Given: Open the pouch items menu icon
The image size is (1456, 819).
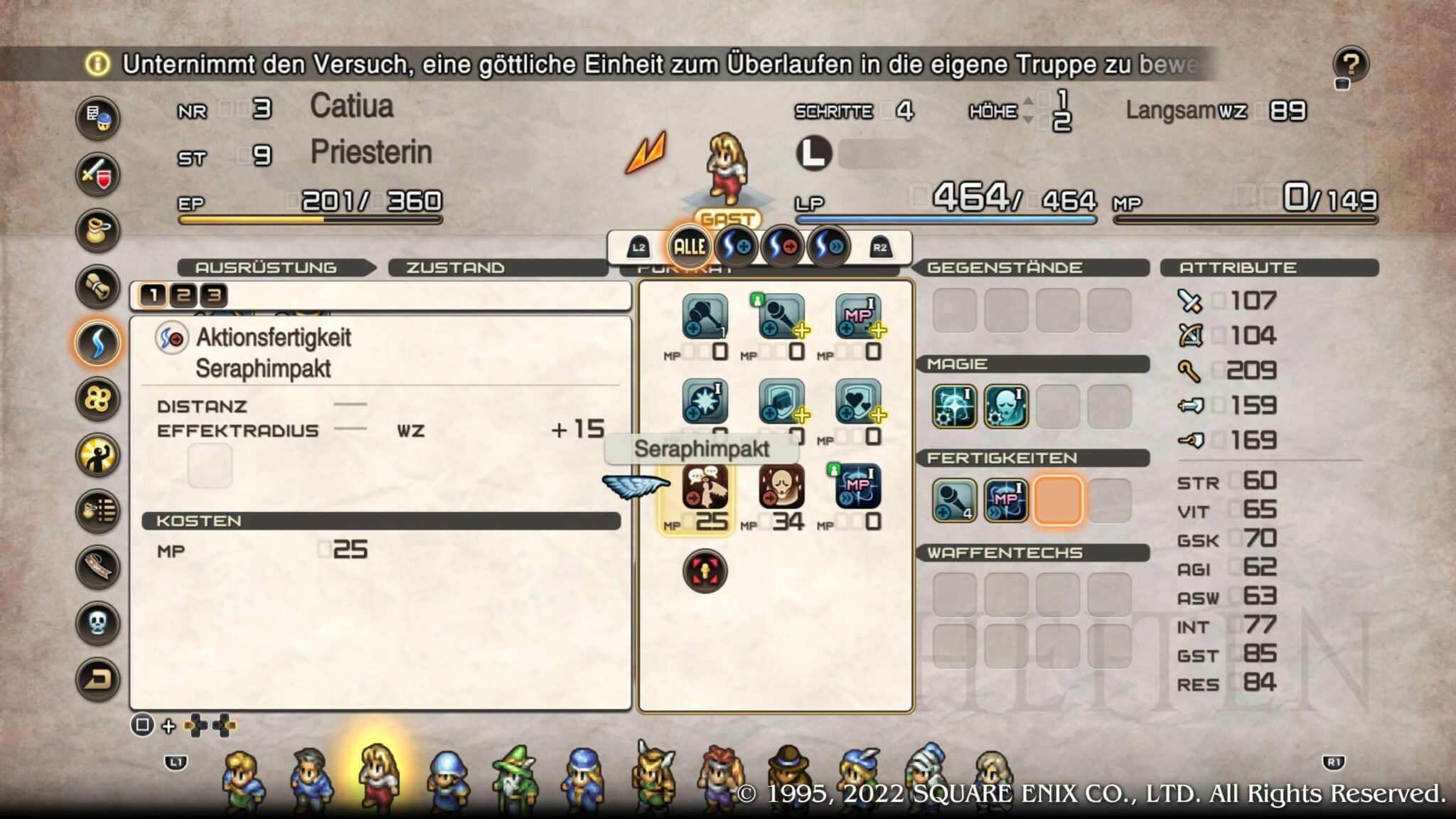Looking at the screenshot, I should (x=97, y=230).
